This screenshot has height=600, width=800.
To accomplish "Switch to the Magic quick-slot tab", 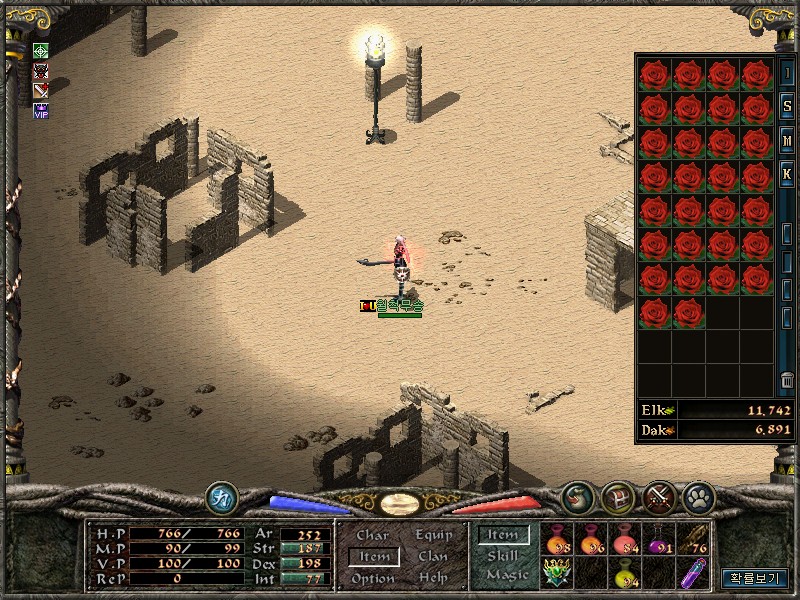I will 506,575.
